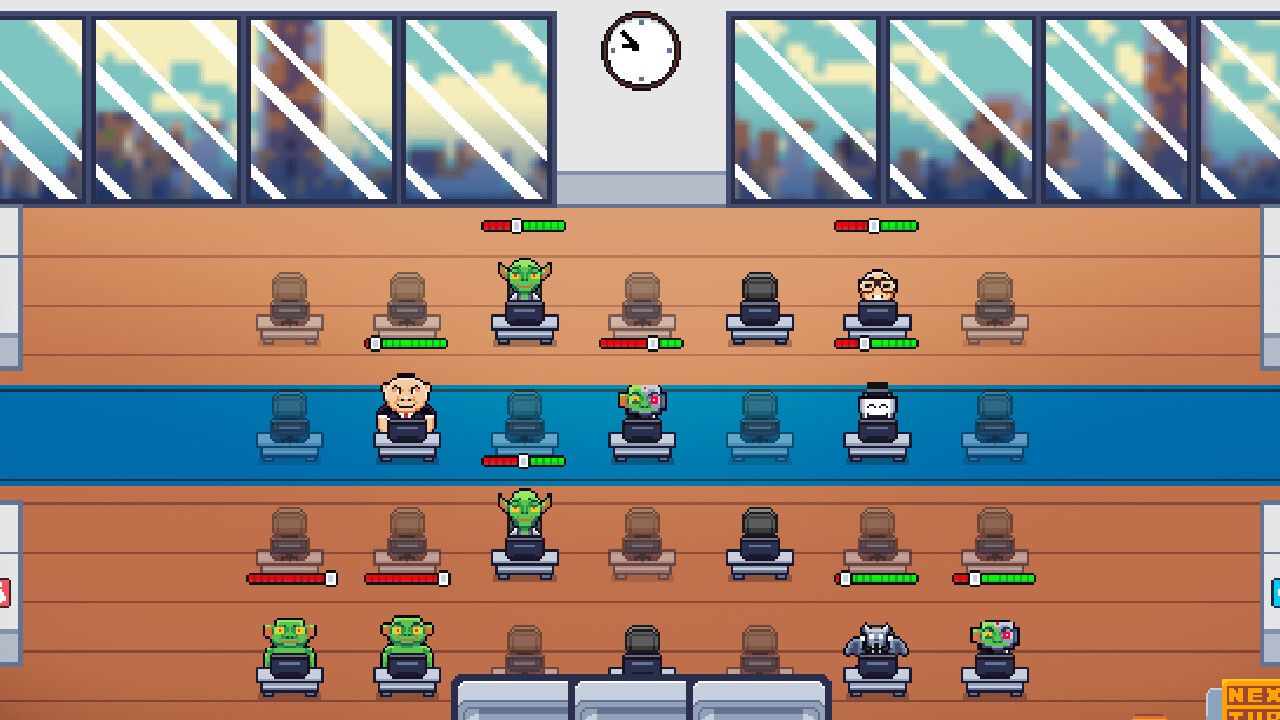Image resolution: width=1280 pixels, height=720 pixels.
Task: Click the progress bar above the top-row goblin
Action: (523, 225)
